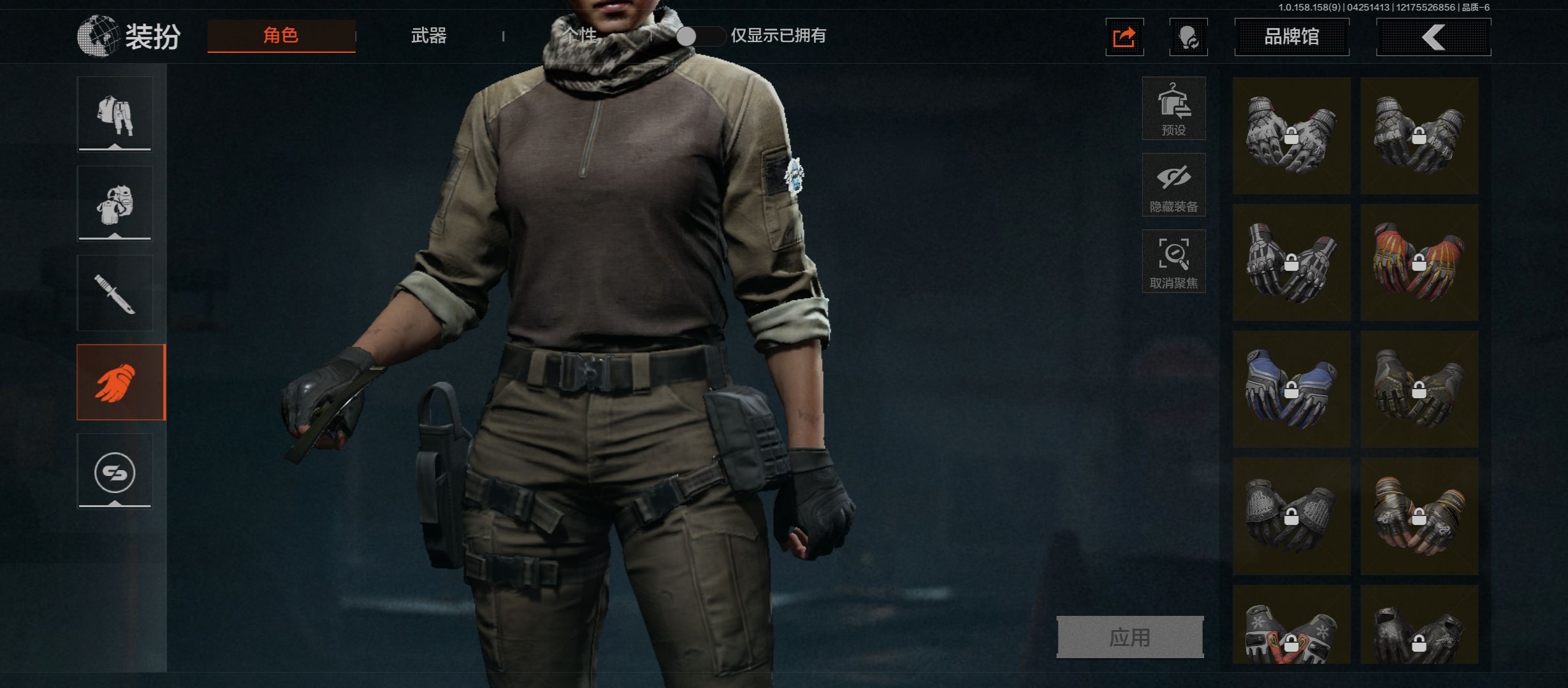Select the orange gloves category
Image resolution: width=1568 pixels, height=688 pixels.
(x=120, y=382)
